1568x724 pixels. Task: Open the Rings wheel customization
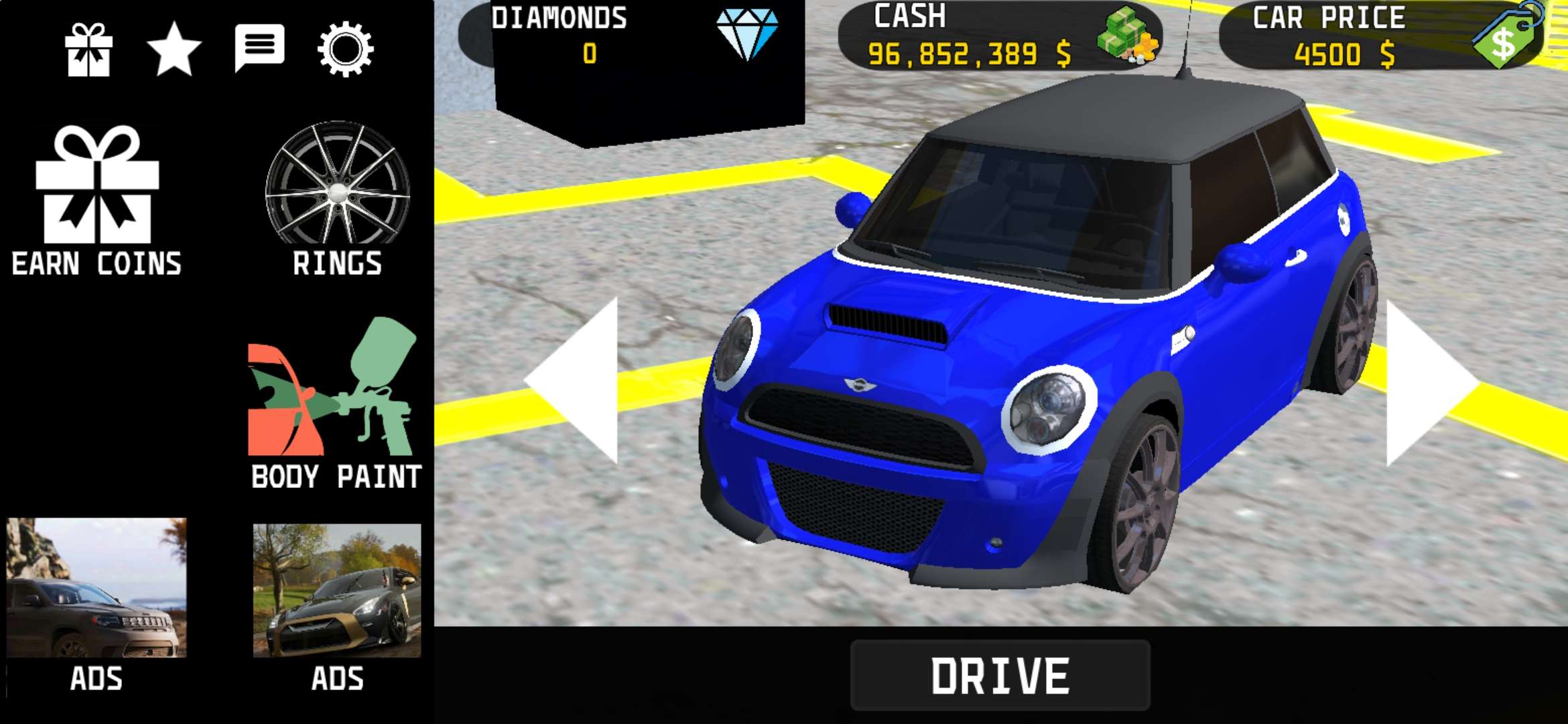click(x=337, y=198)
